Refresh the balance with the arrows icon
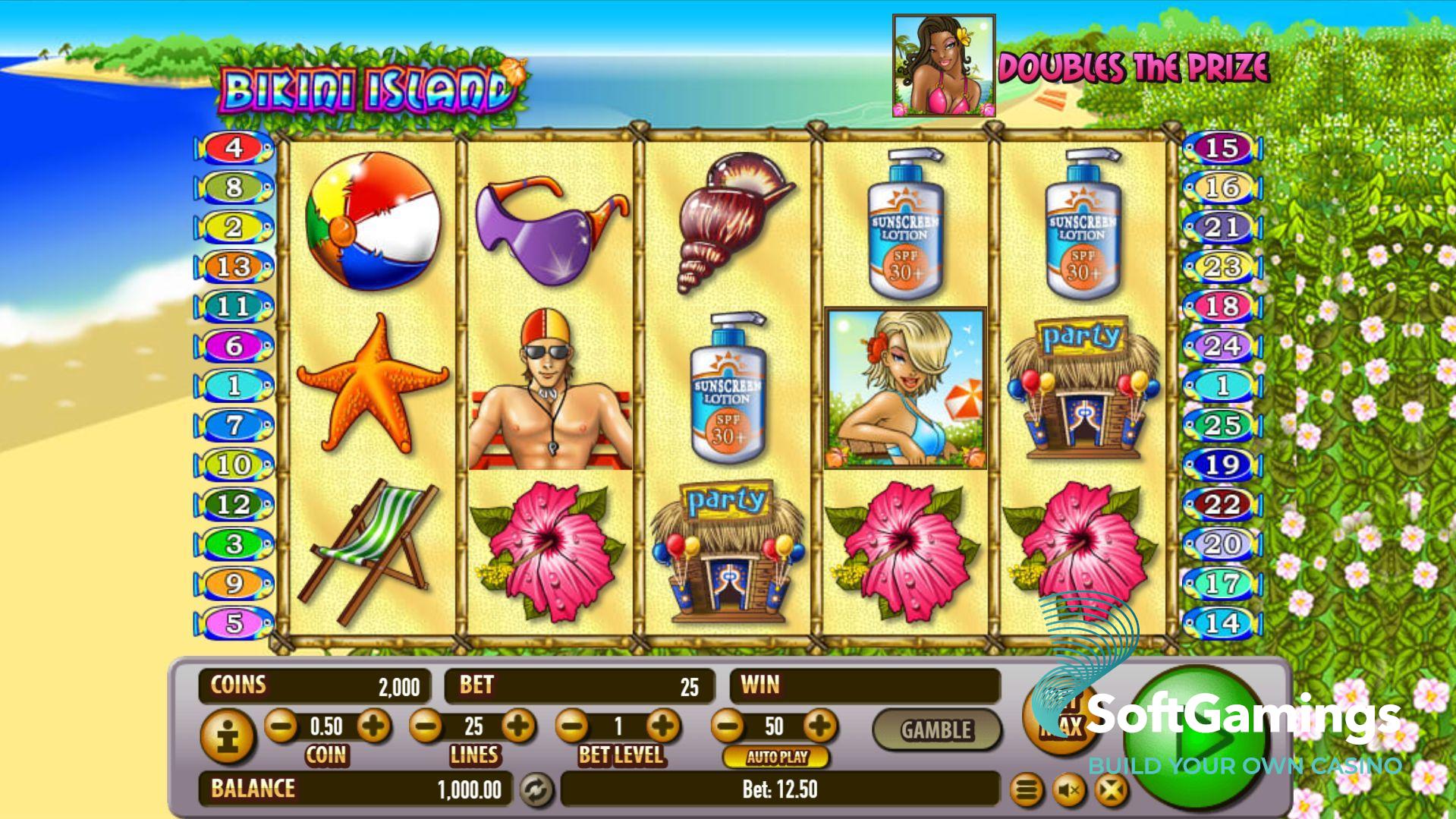1456x819 pixels. click(536, 790)
